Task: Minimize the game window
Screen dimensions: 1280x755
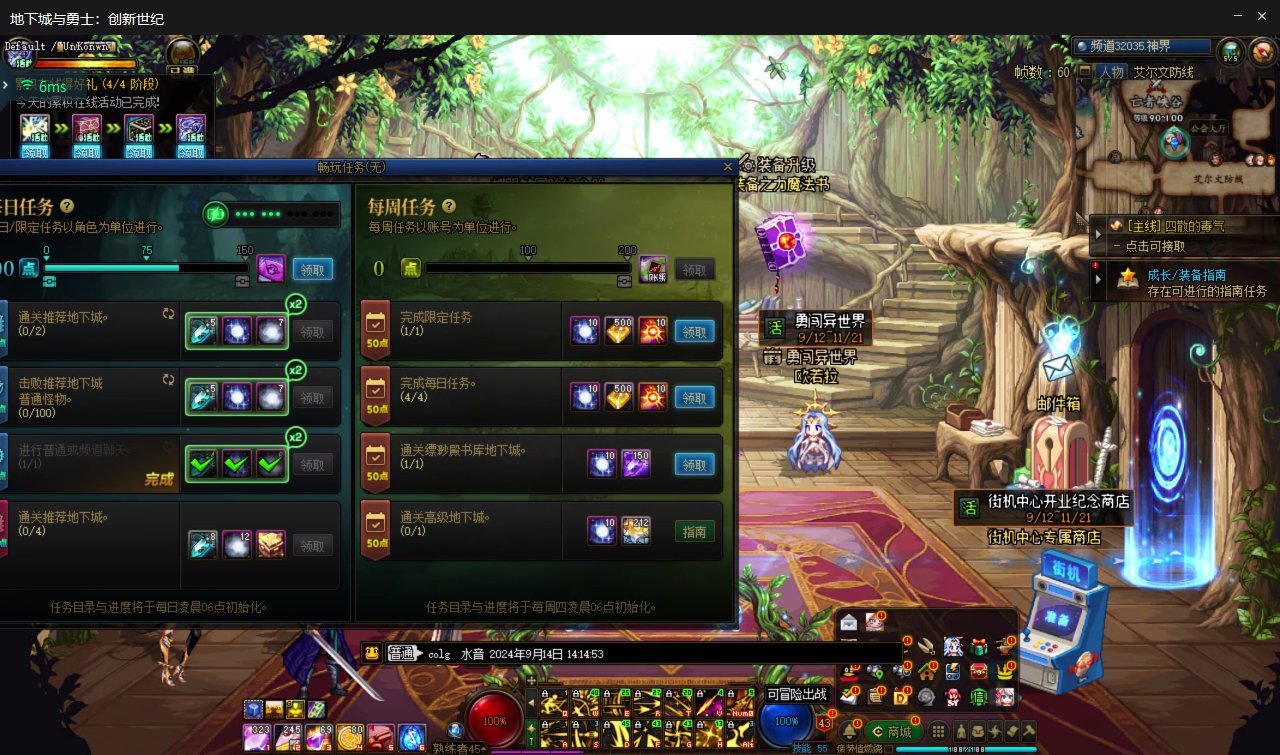Action: (x=1234, y=16)
